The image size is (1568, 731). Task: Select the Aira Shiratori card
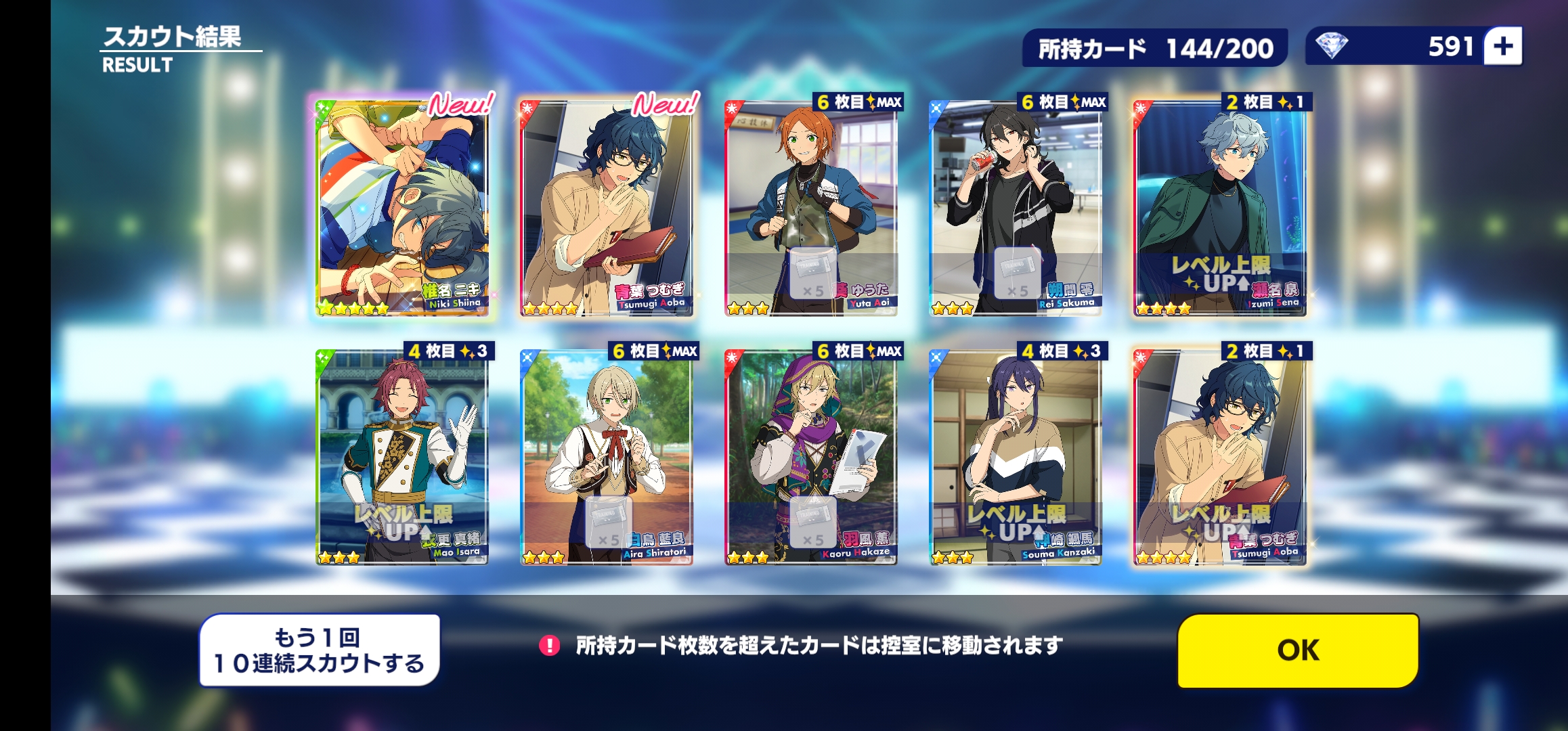coord(607,457)
